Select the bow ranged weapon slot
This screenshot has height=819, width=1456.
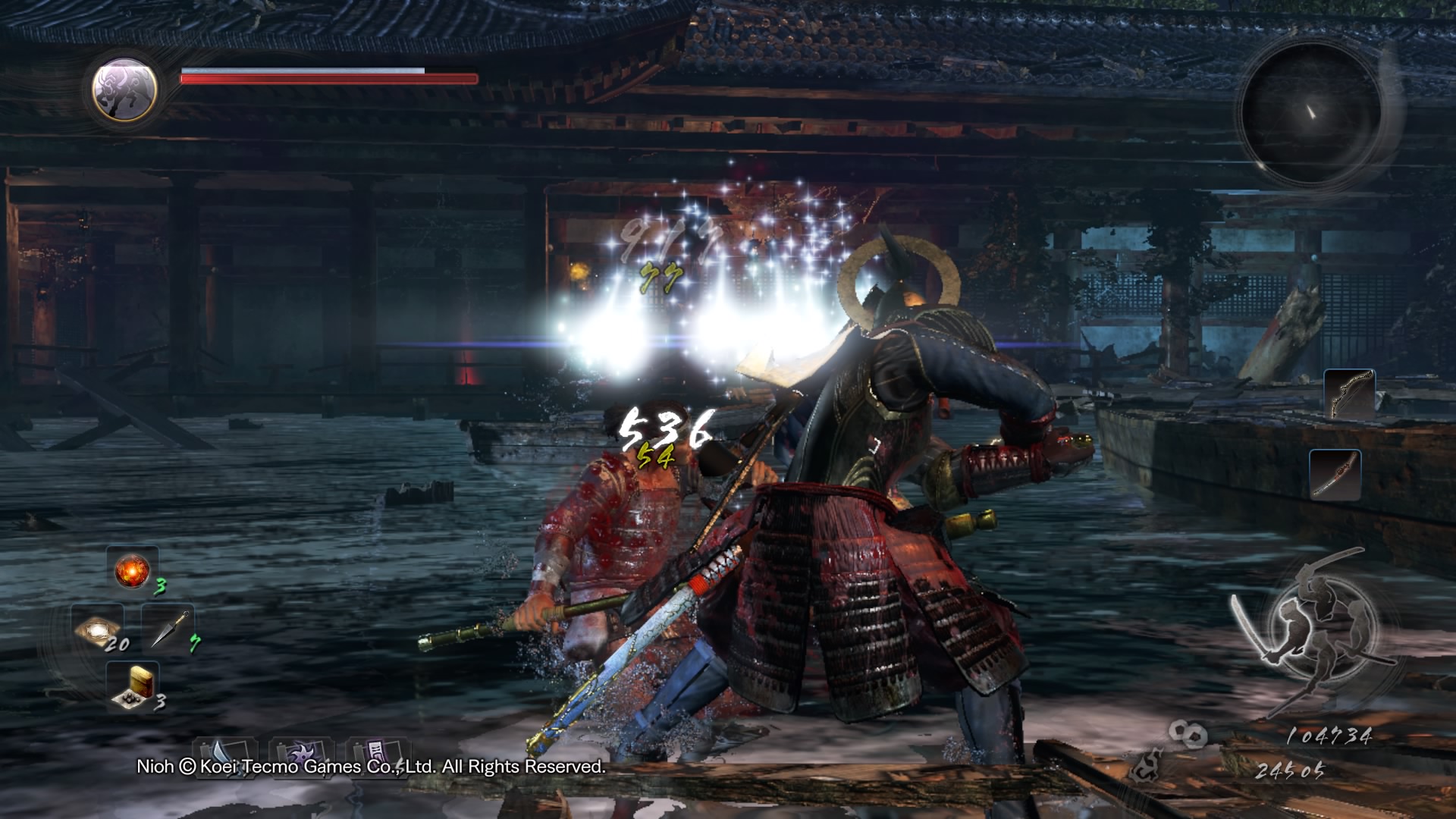point(1349,394)
